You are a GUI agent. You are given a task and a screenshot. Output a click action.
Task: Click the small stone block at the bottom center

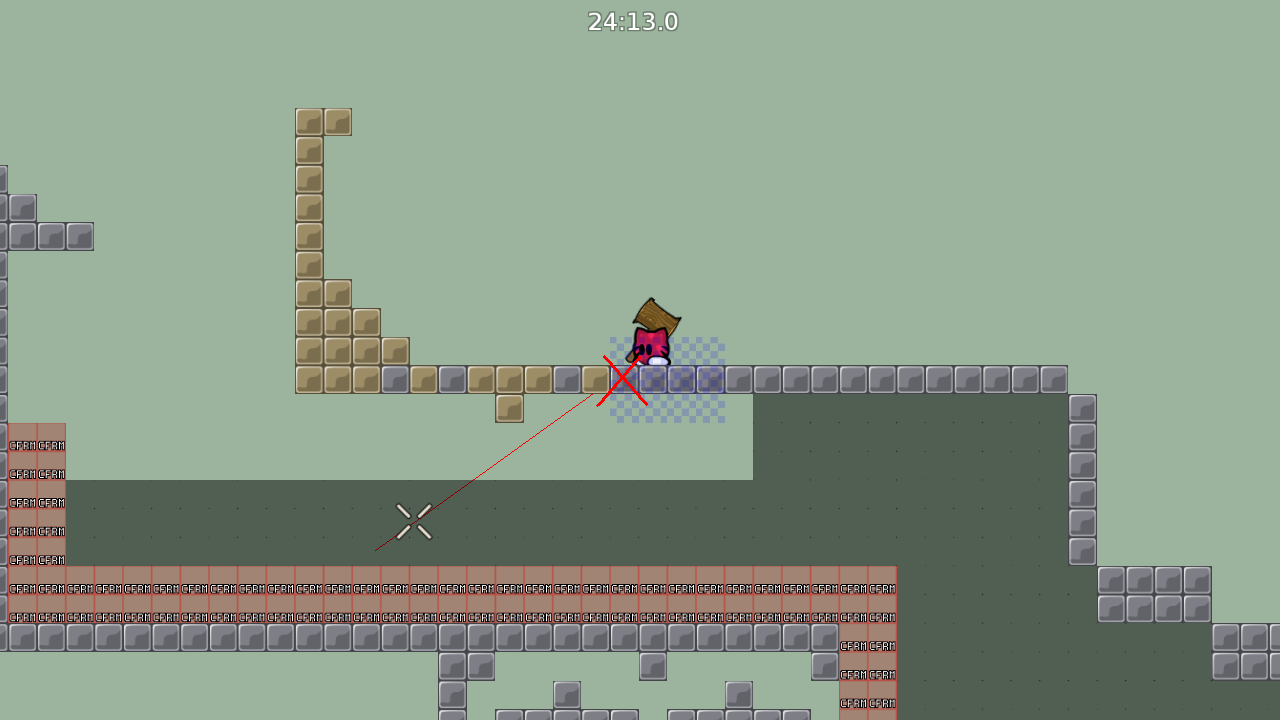coord(655,664)
